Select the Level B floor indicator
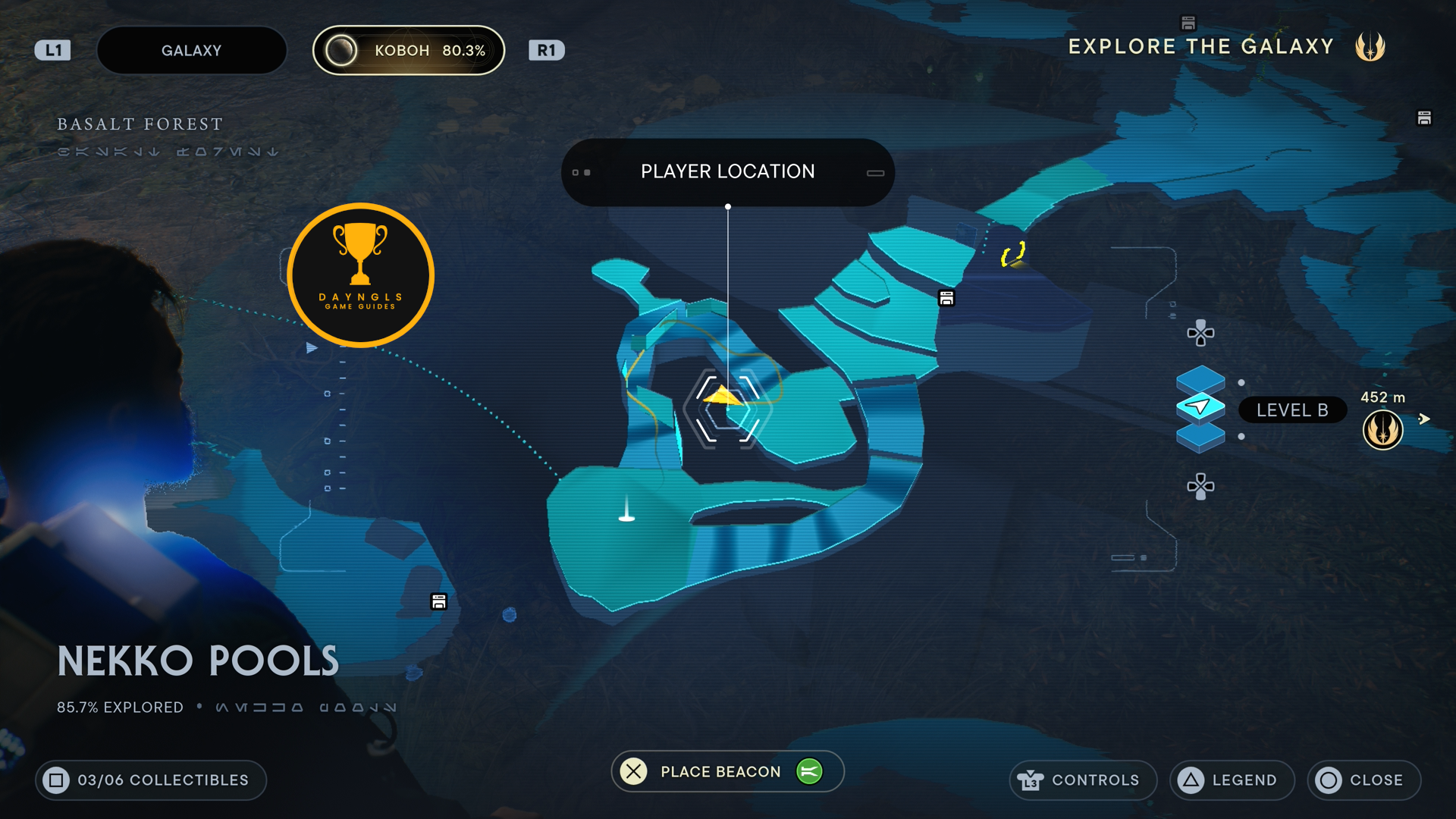This screenshot has height=819, width=1456. pos(1291,410)
